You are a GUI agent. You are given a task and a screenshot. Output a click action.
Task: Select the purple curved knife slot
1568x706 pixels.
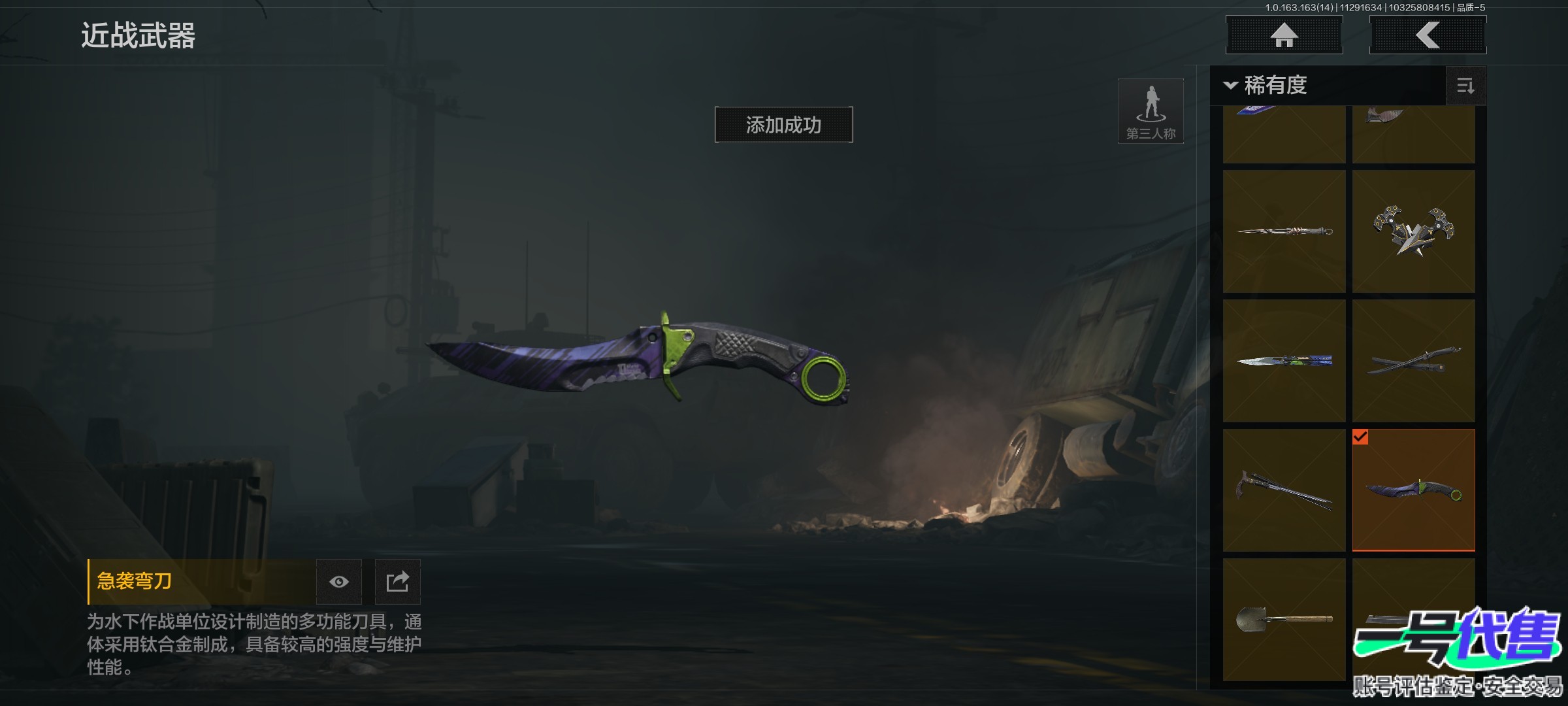coord(1413,490)
